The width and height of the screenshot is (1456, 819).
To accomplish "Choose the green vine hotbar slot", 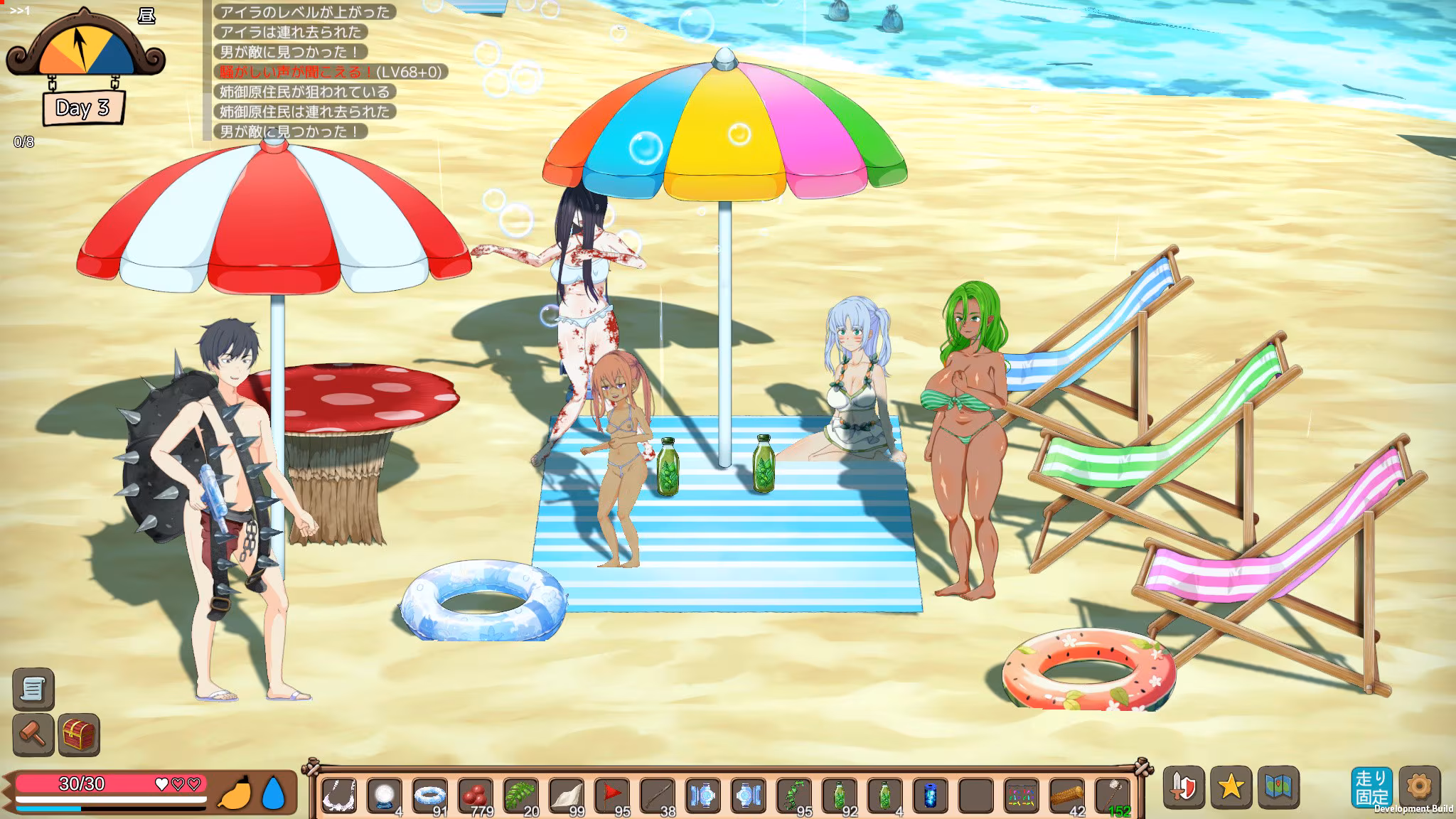I will point(794,796).
